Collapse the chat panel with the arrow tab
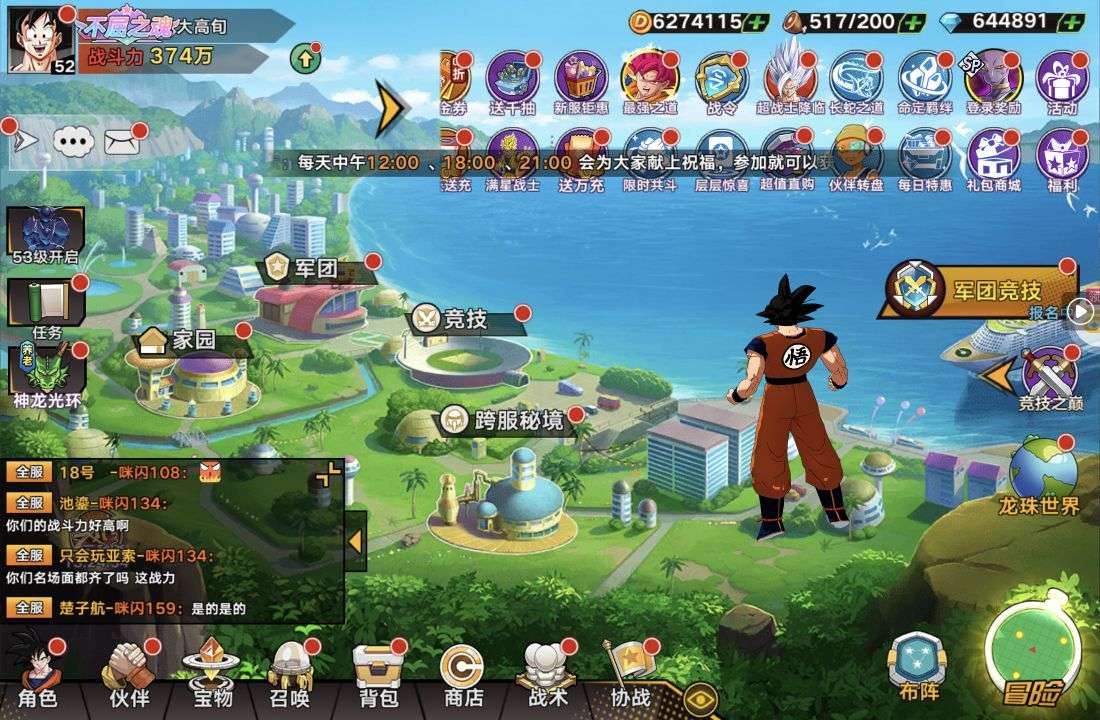Screen dimensions: 1100x720 355,541
